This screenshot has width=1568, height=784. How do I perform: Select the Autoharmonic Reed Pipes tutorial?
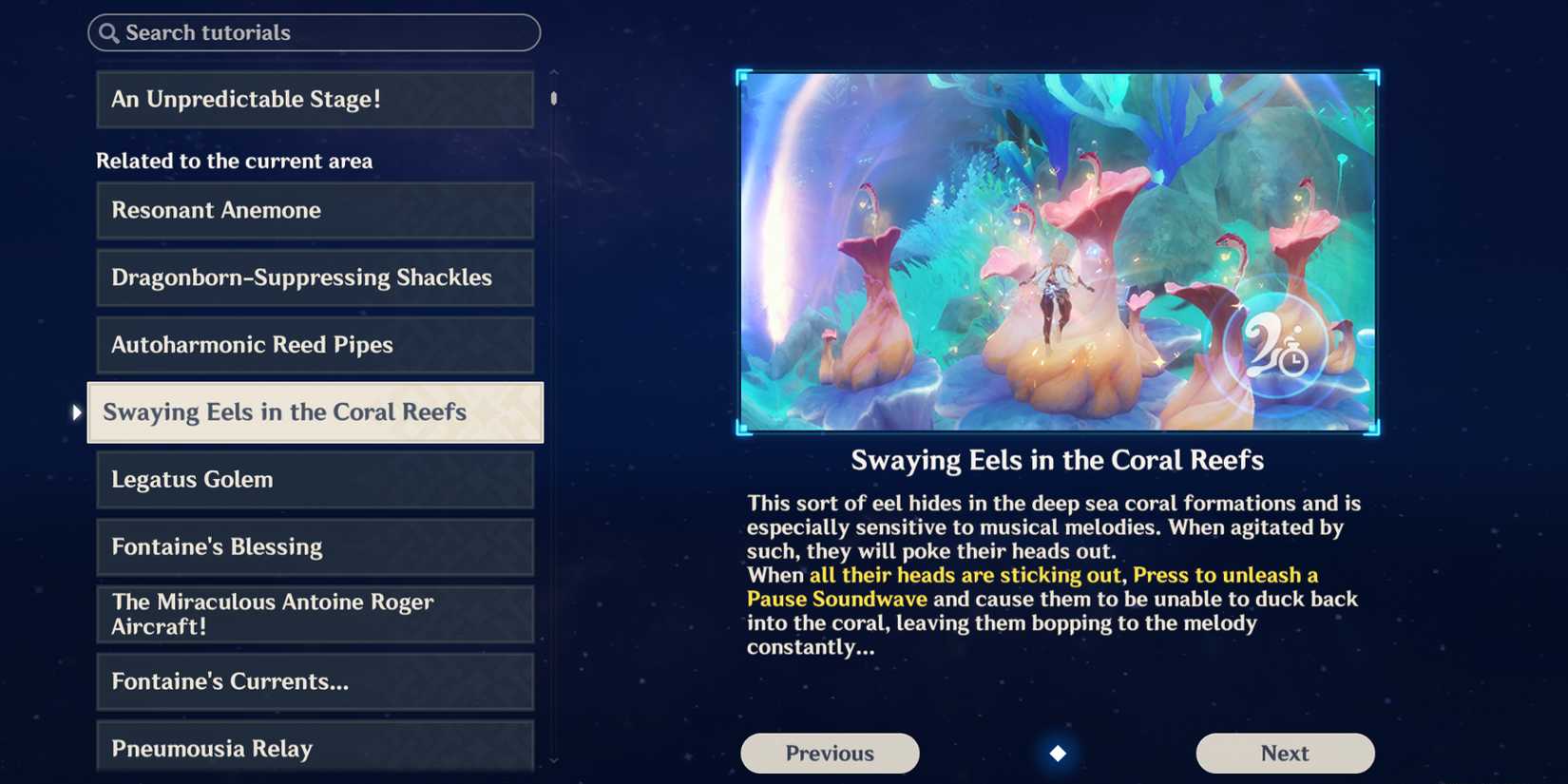click(x=315, y=345)
